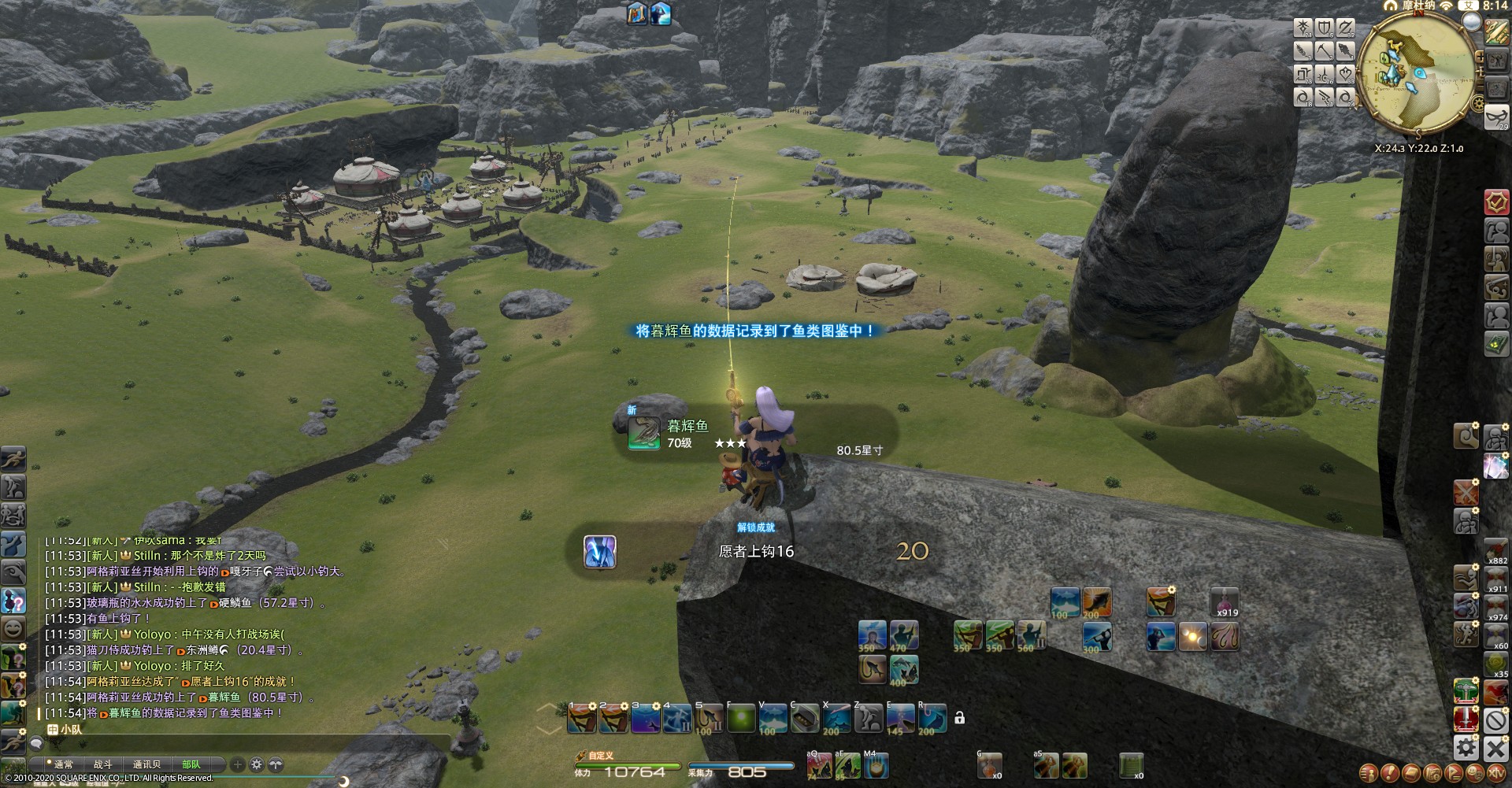The width and height of the screenshot is (1512, 788).
Task: Activate the green glowing orb hotbar skill
Action: point(740,719)
